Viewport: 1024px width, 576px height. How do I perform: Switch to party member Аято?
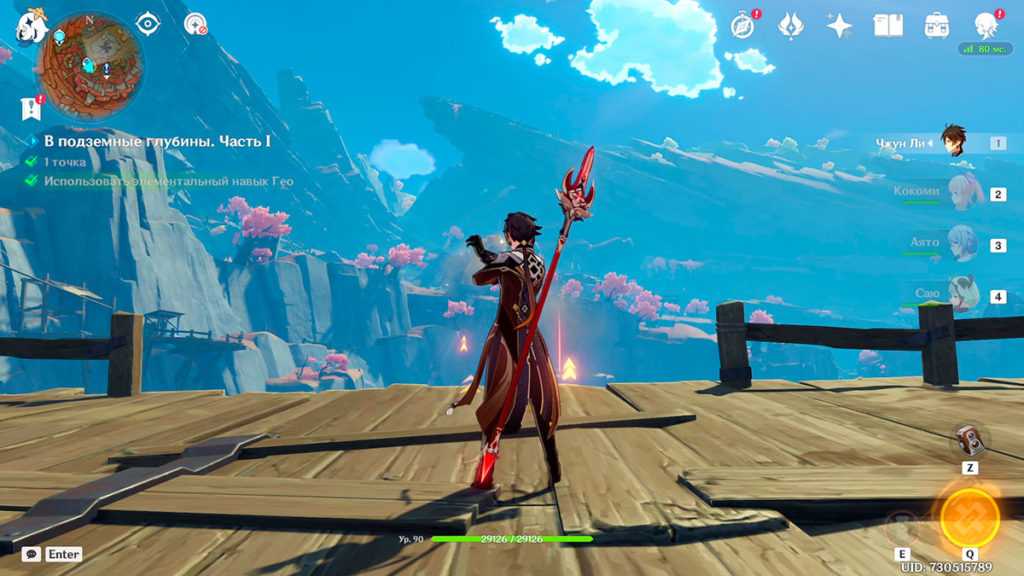(x=961, y=243)
